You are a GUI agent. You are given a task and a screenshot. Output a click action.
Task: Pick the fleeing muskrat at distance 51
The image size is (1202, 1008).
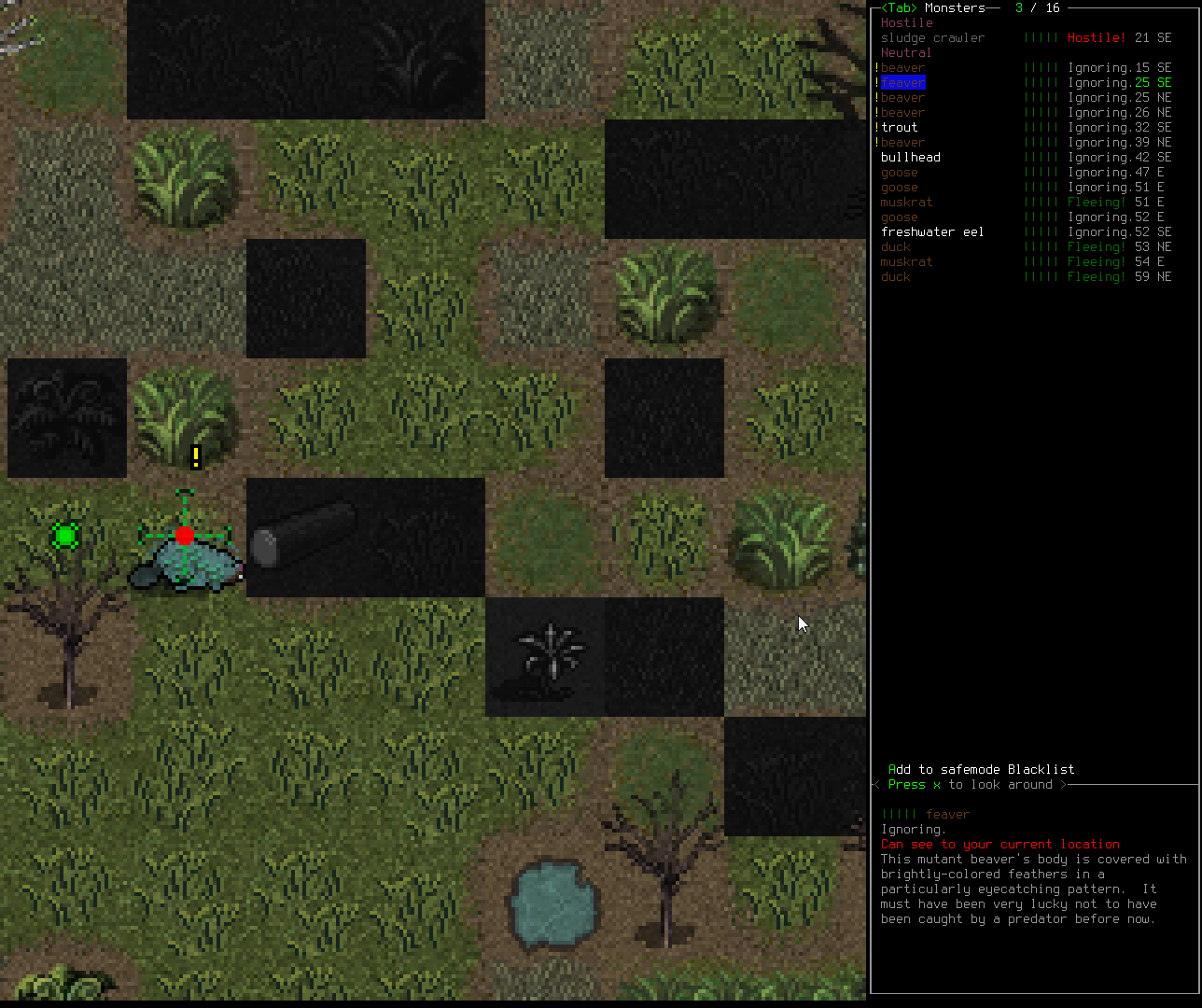coord(906,203)
